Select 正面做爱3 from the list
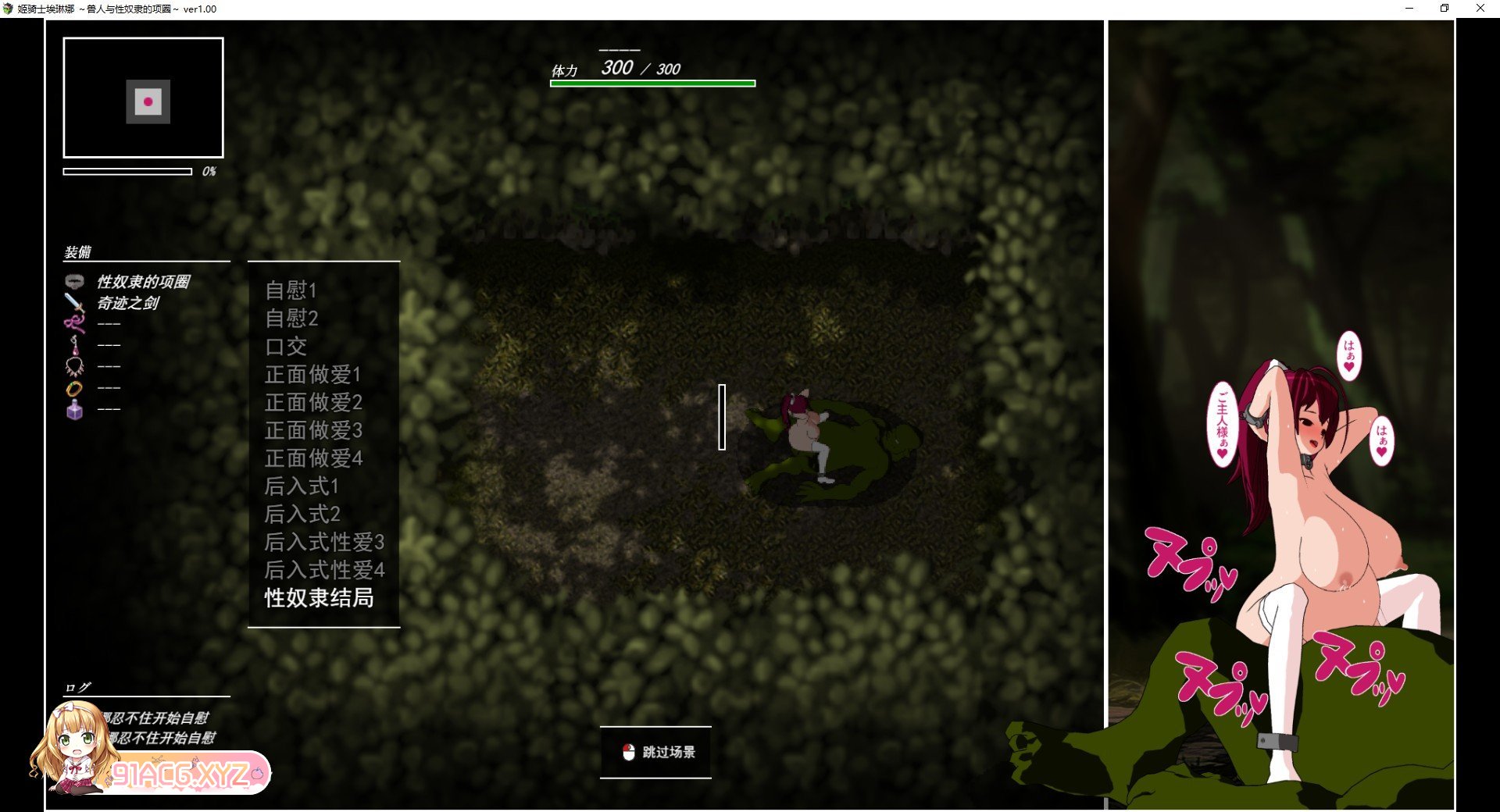This screenshot has width=1500, height=812. coord(313,430)
